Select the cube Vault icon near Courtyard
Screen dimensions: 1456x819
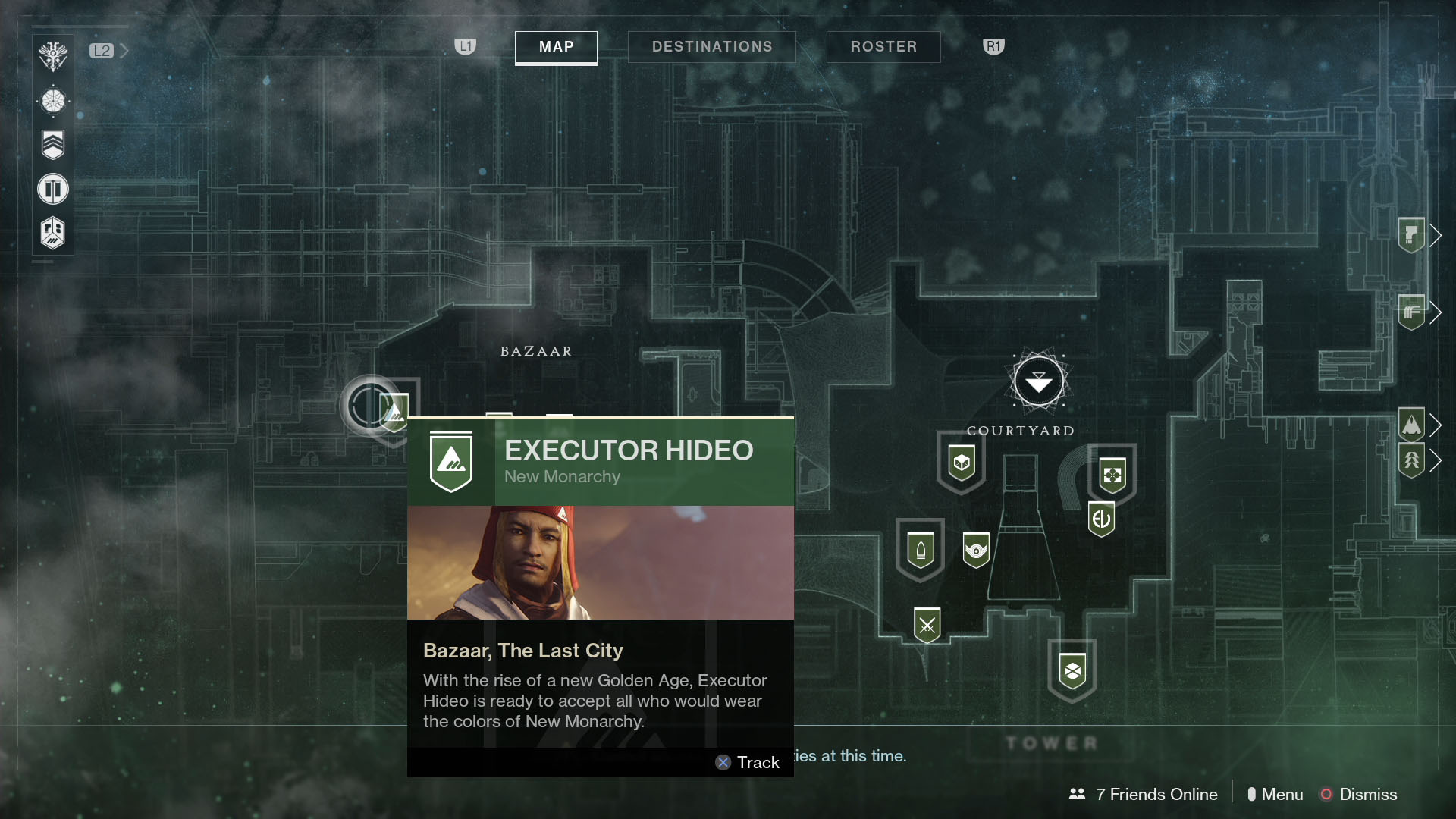coord(960,463)
